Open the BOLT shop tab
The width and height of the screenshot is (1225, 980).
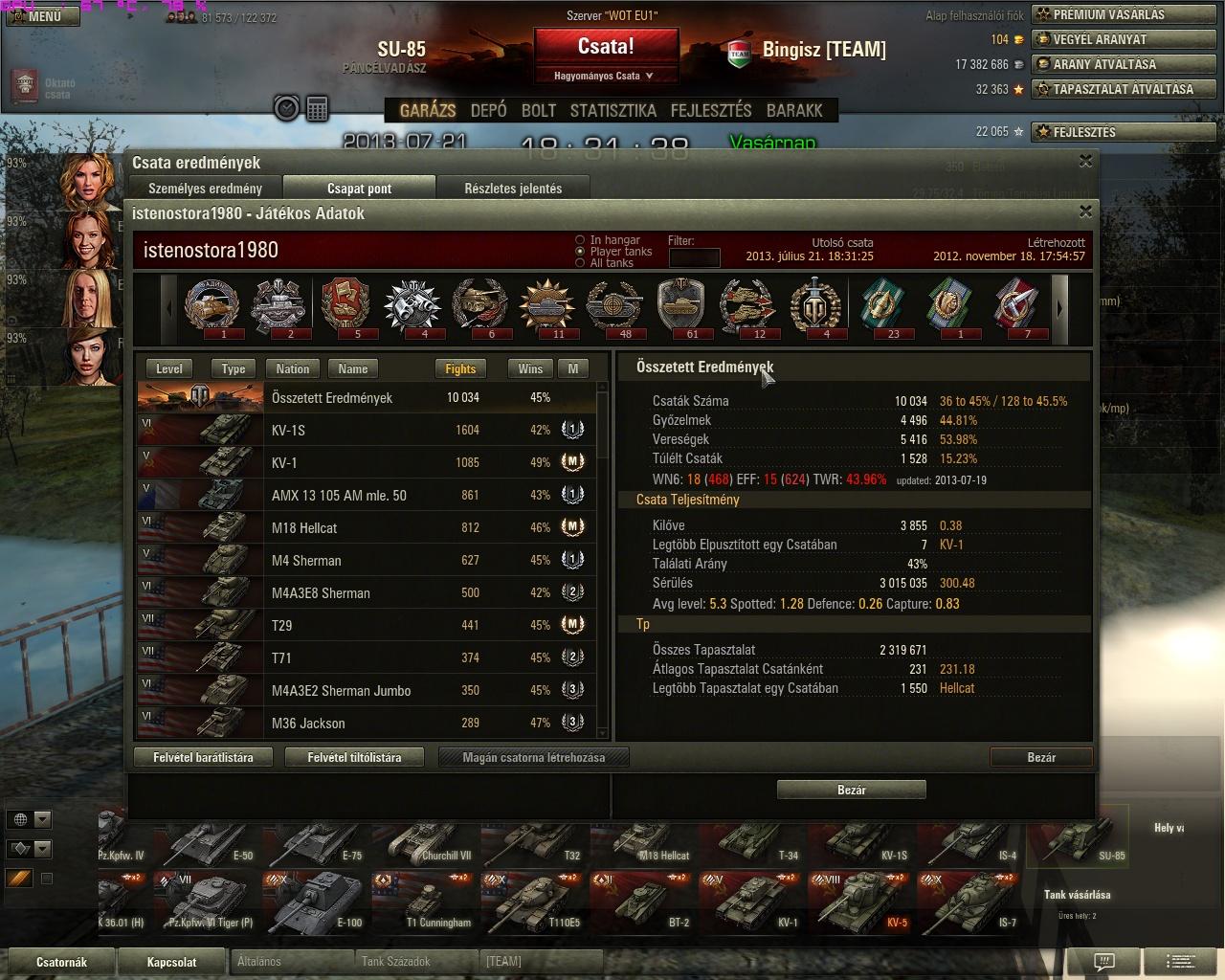[x=538, y=110]
